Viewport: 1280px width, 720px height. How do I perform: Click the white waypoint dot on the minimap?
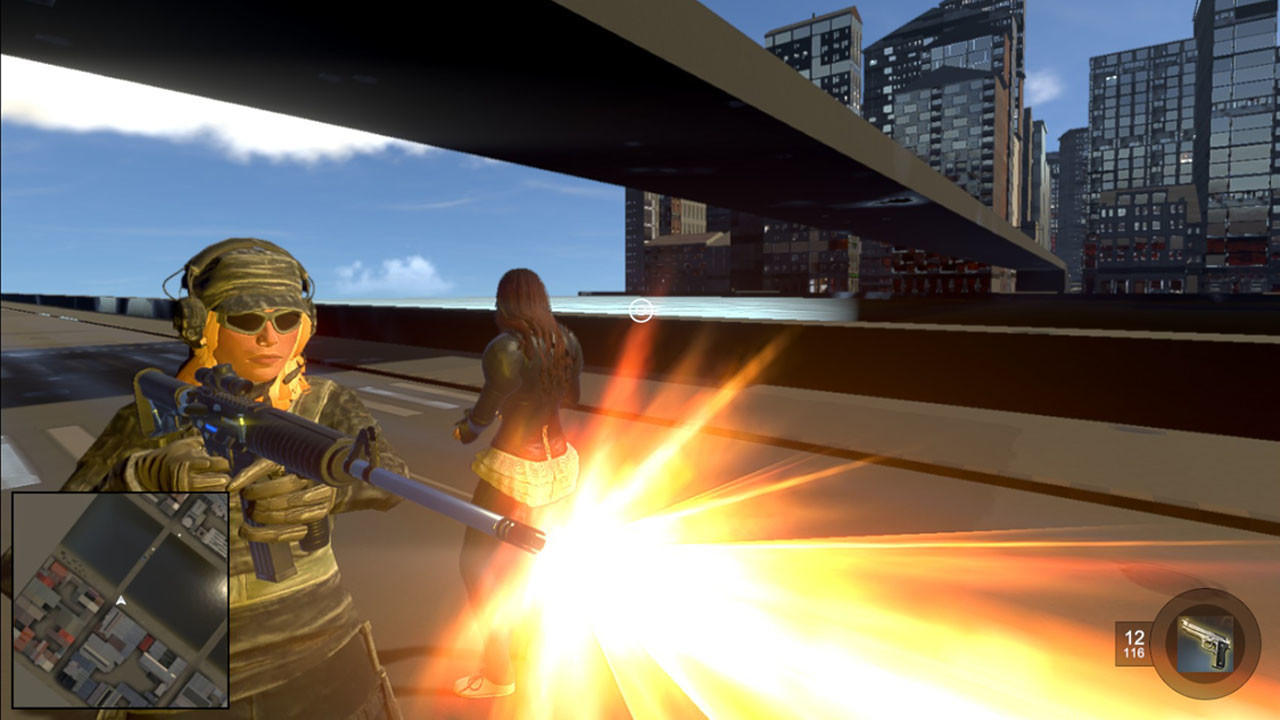pos(178,533)
